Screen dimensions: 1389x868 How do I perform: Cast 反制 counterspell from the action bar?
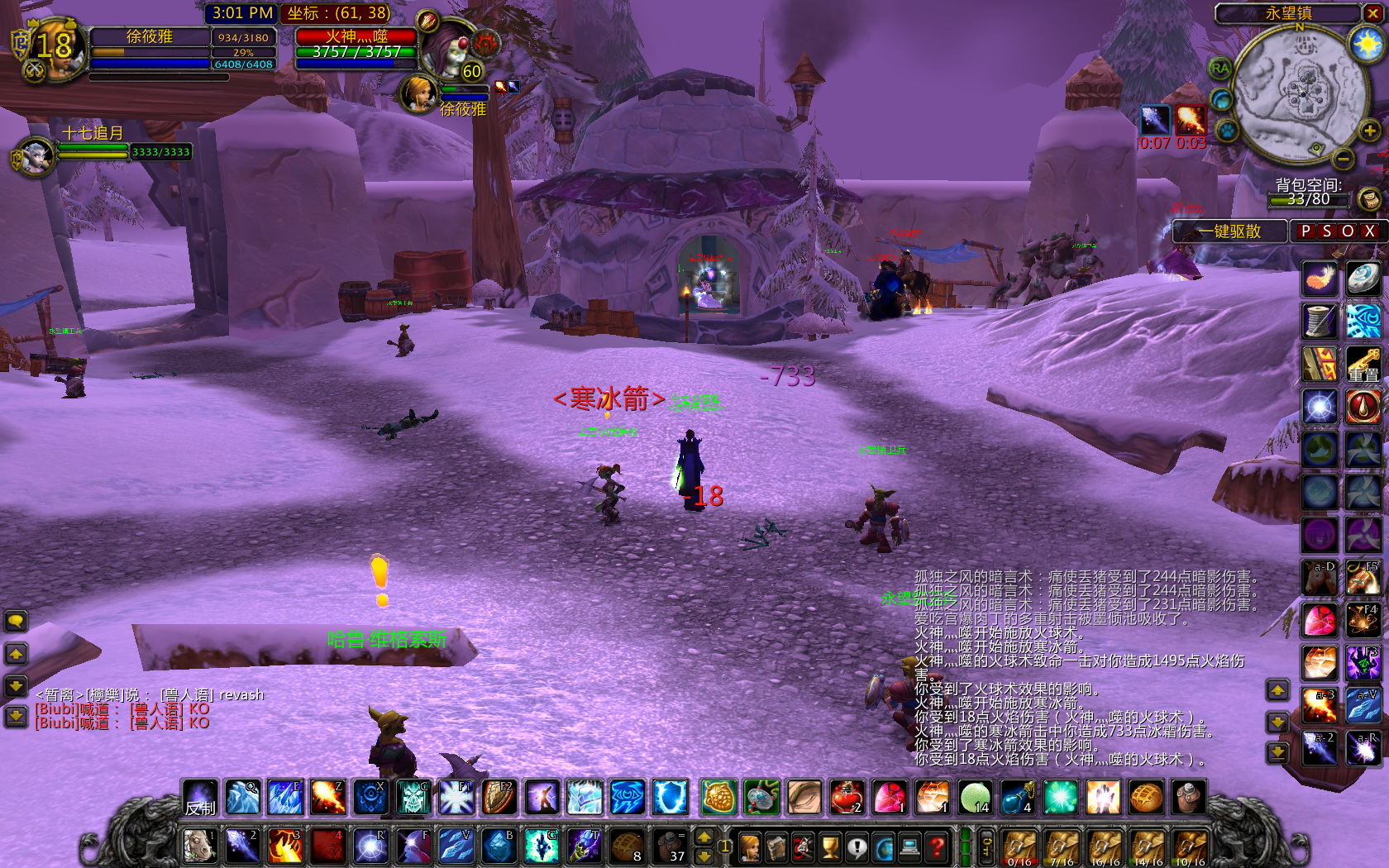200,798
